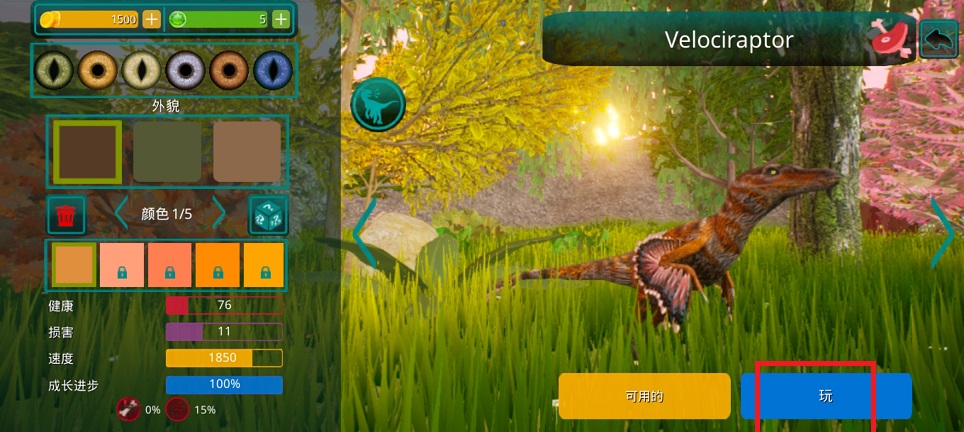Go back using the return arrow button

pyautogui.click(x=938, y=40)
